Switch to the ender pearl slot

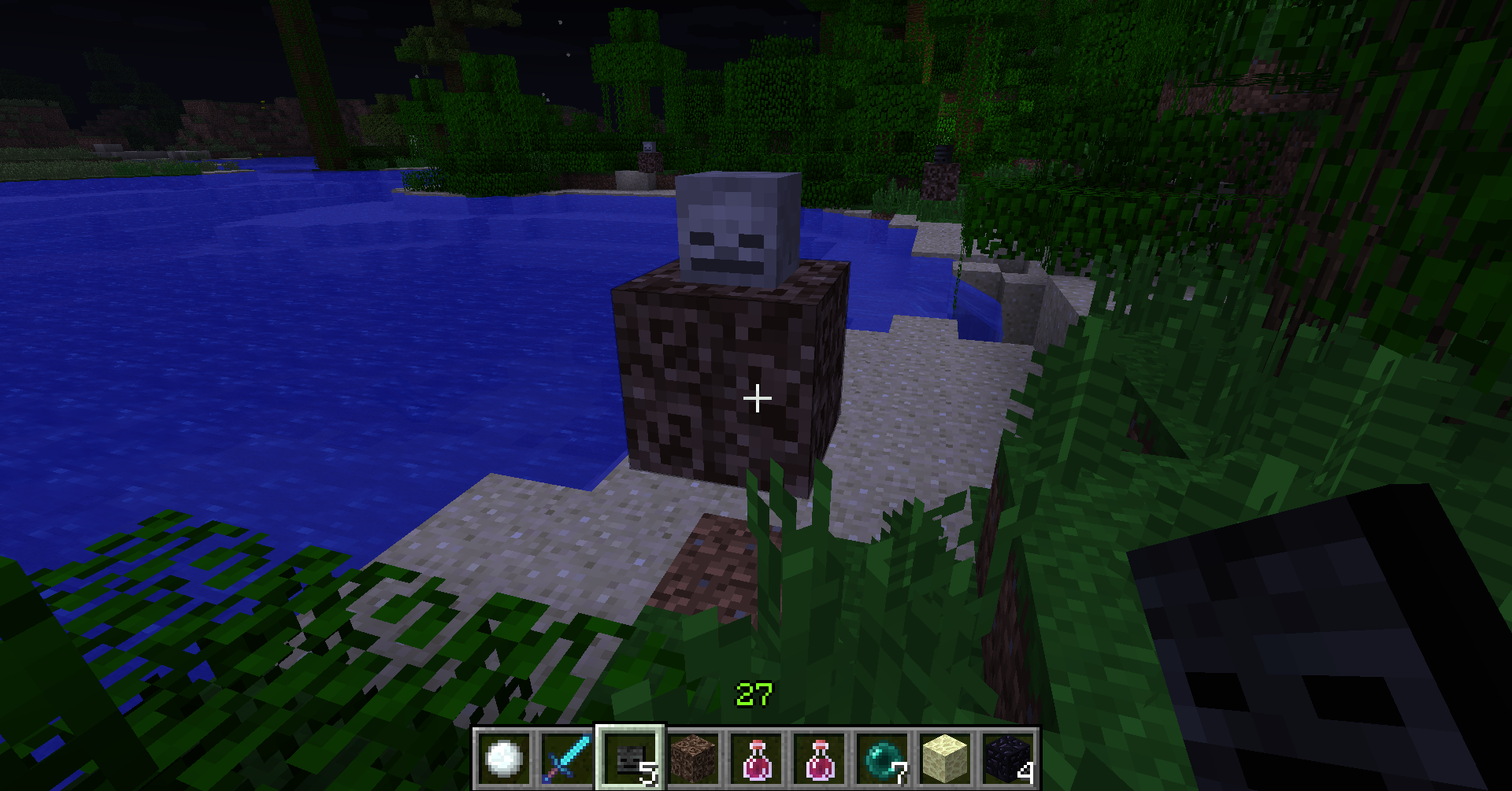coord(882,759)
